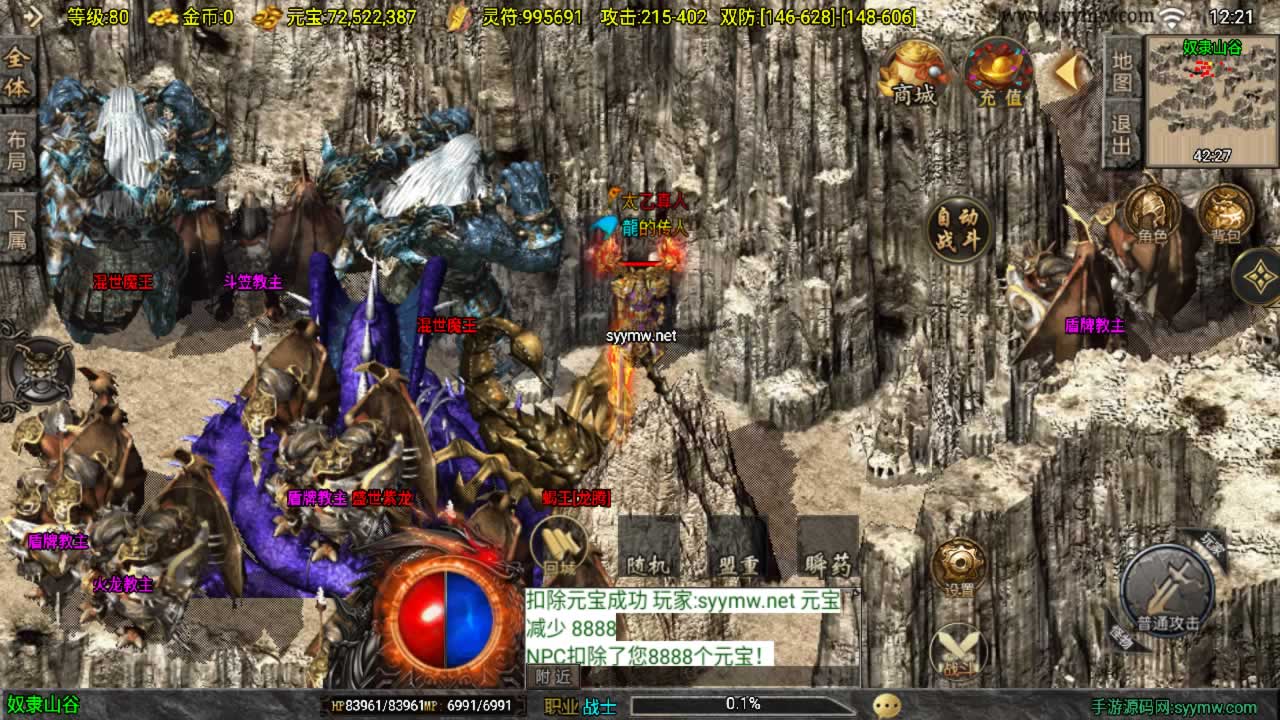This screenshot has width=1280, height=720.
Task: Open the 奴隶山谷 minimap
Action: pyautogui.click(x=1211, y=102)
